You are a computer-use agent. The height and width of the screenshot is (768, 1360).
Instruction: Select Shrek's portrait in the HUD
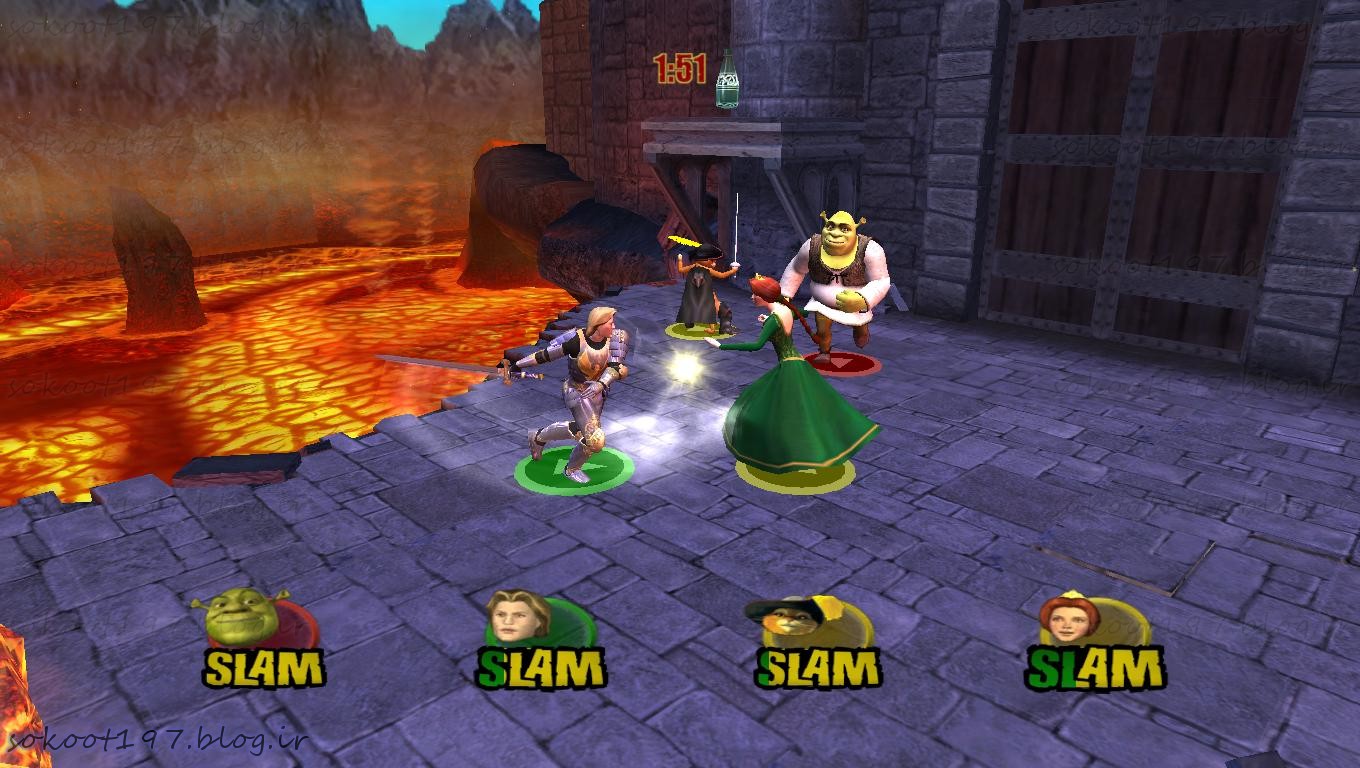tap(241, 617)
